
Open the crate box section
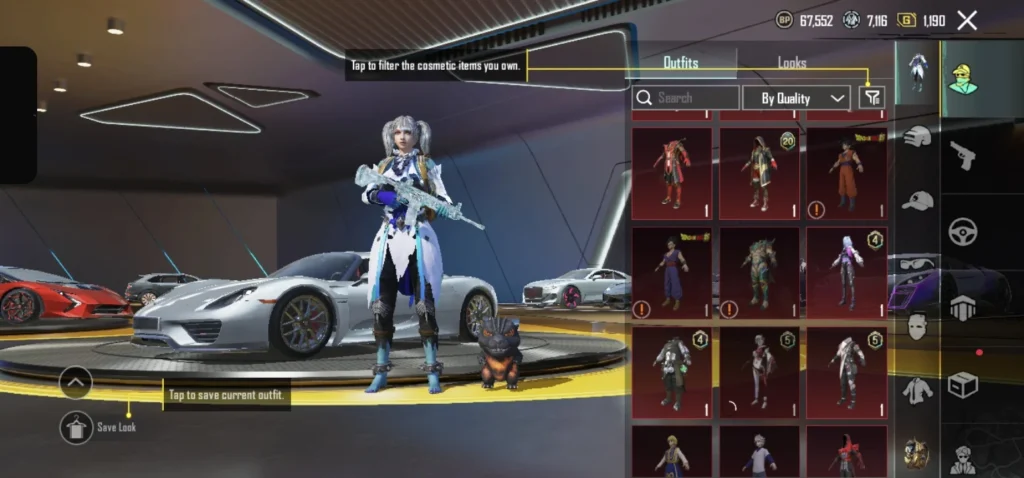(x=962, y=385)
